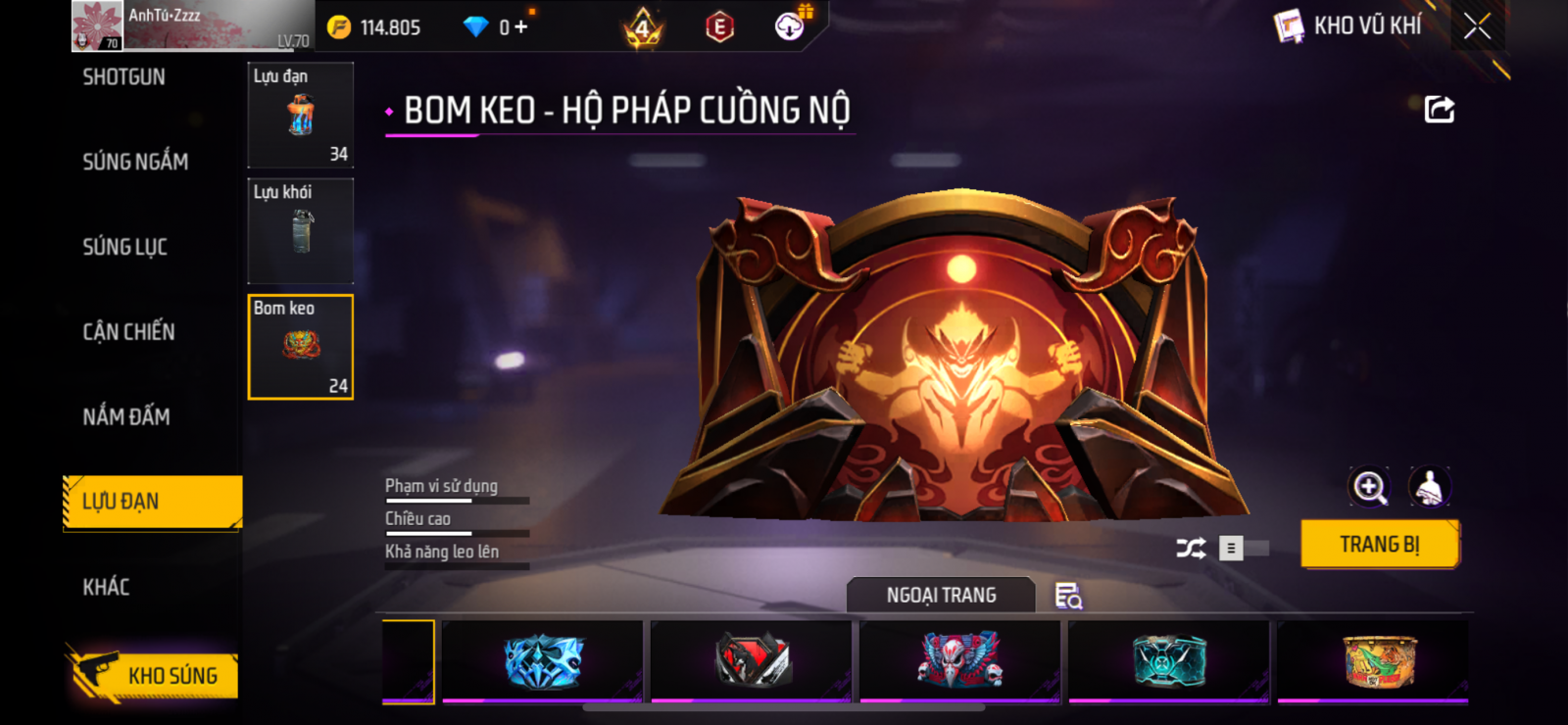Select the Súng Lục category

point(125,247)
